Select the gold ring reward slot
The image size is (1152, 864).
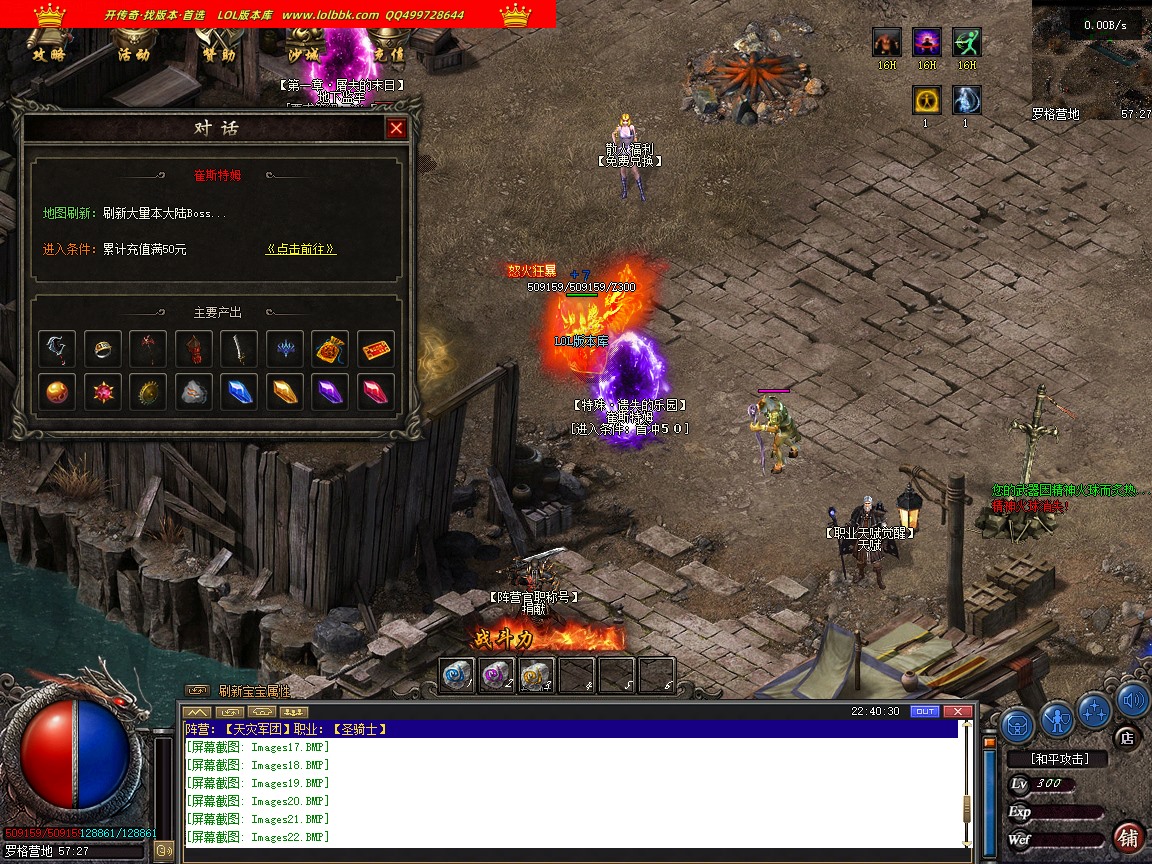point(103,349)
